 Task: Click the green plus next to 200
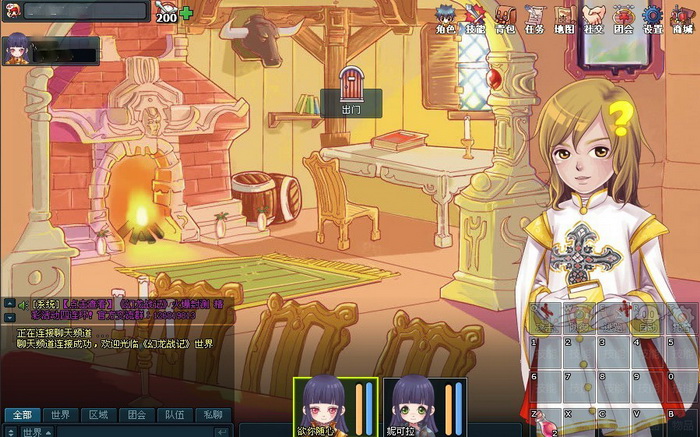pyautogui.click(x=186, y=13)
